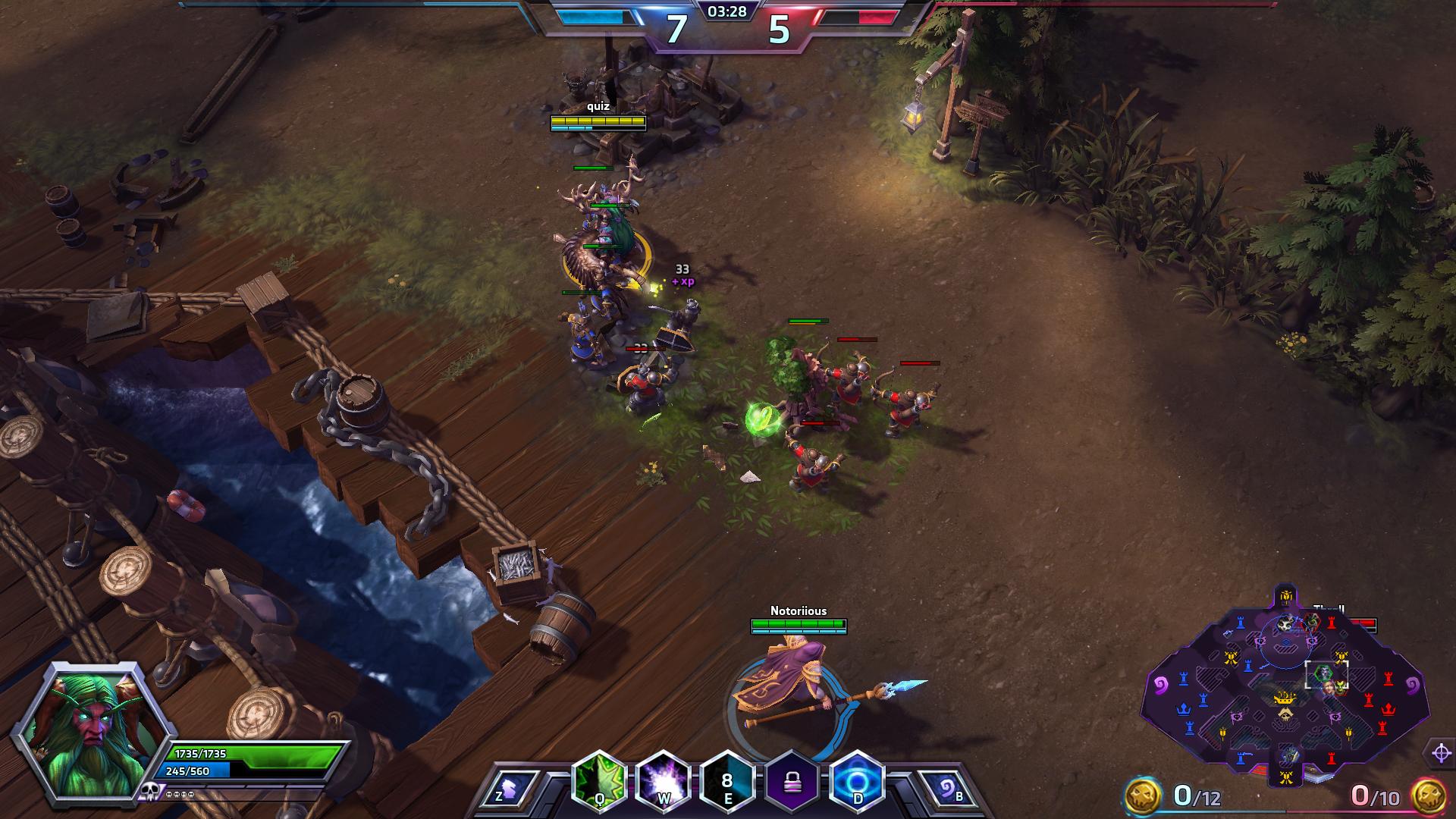Viewport: 1456px width, 819px height.
Task: Open the ping crosshair button beside the minimap
Action: [x=1442, y=753]
